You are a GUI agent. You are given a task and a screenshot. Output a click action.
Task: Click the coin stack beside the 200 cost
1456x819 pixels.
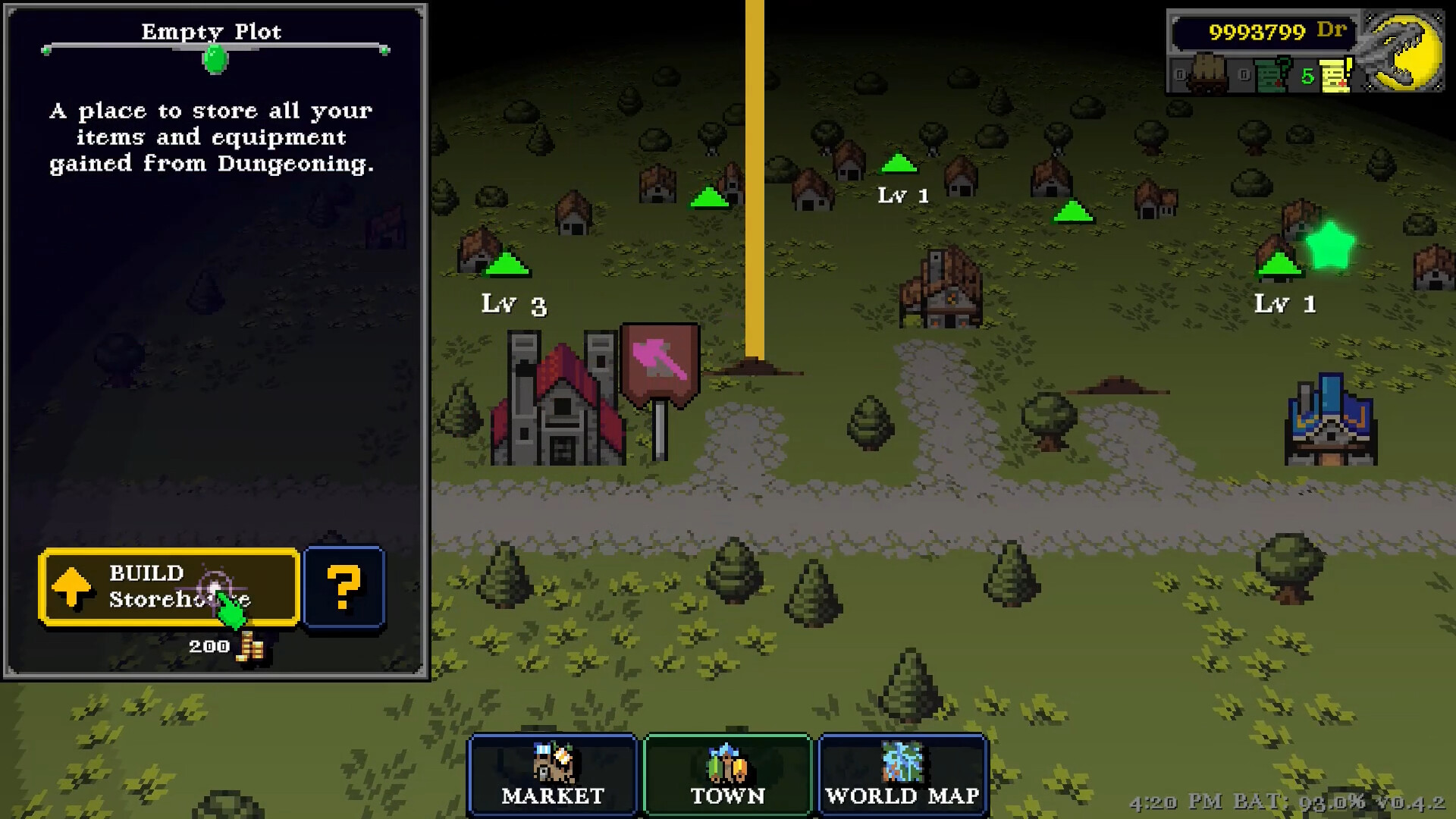pyautogui.click(x=250, y=645)
